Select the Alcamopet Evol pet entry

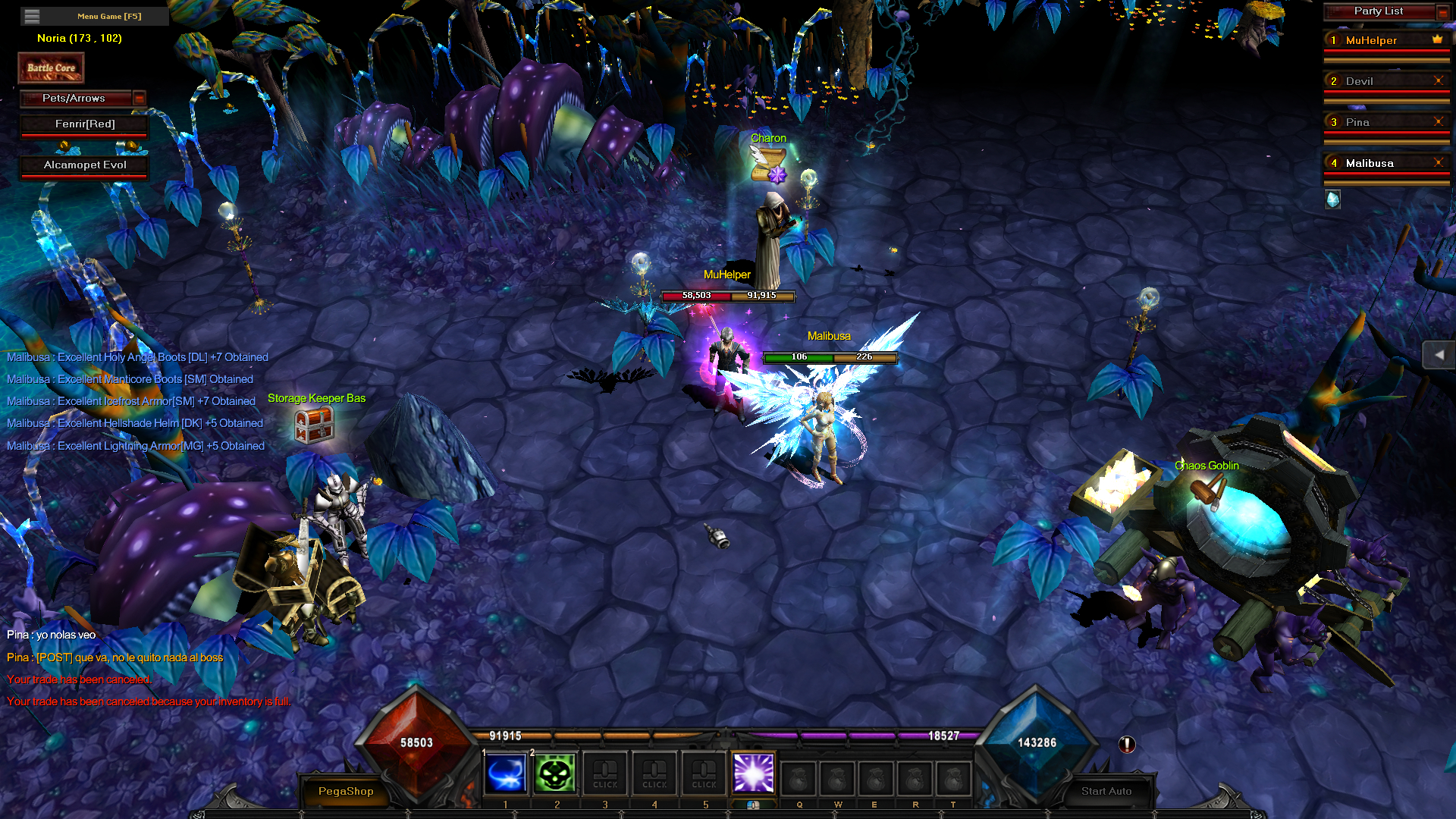[84, 165]
